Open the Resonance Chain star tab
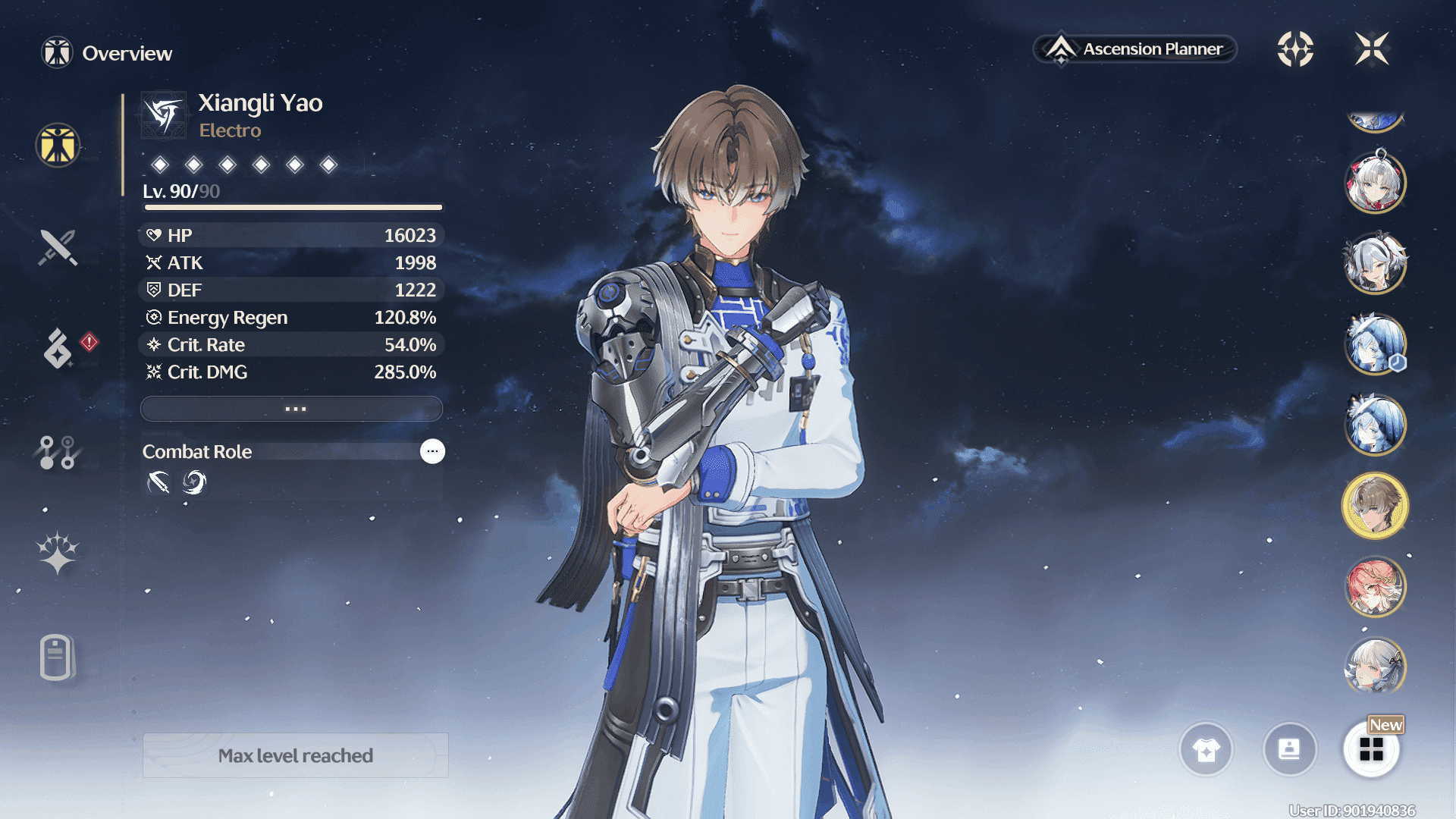 pyautogui.click(x=58, y=552)
